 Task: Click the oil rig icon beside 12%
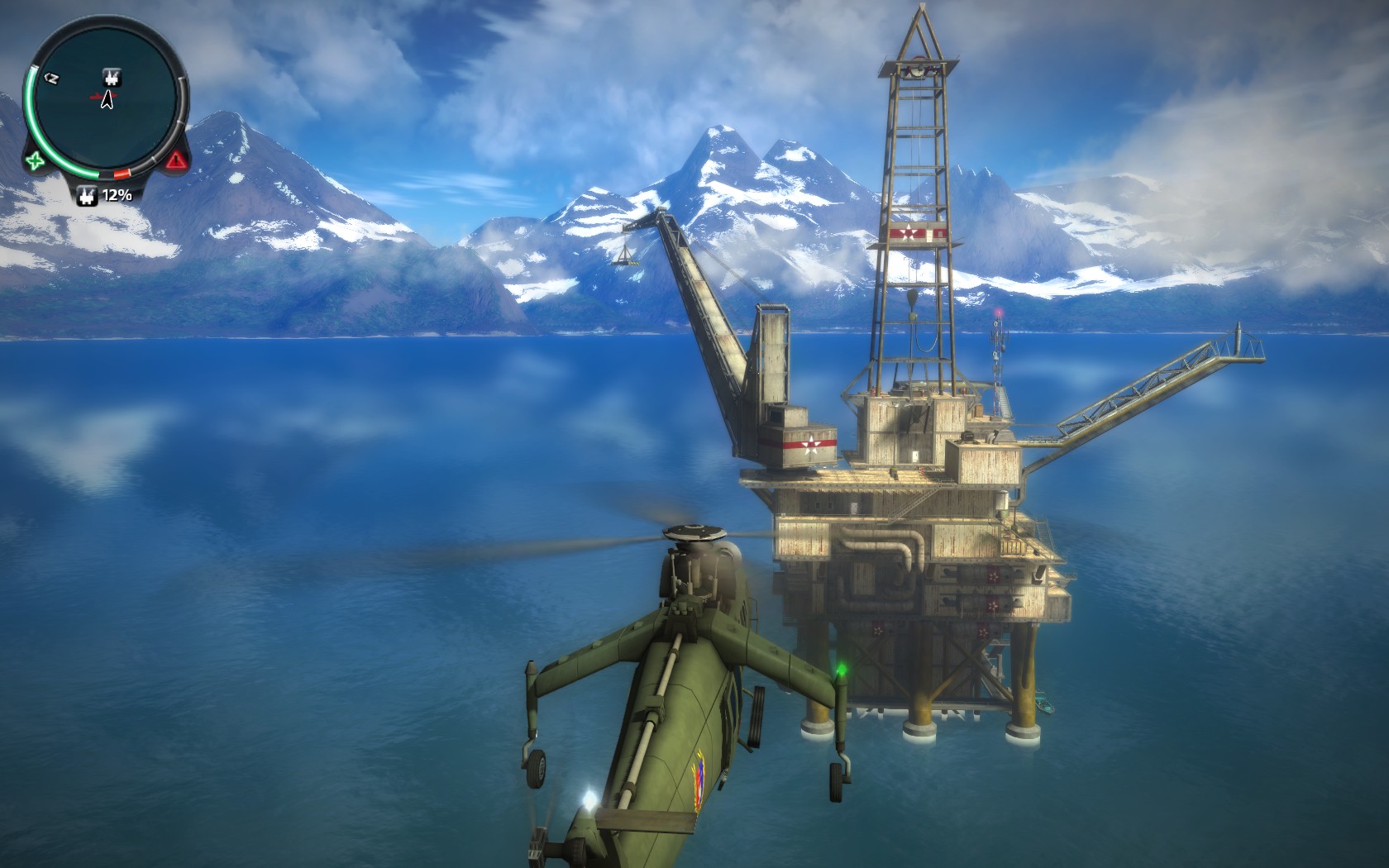86,196
